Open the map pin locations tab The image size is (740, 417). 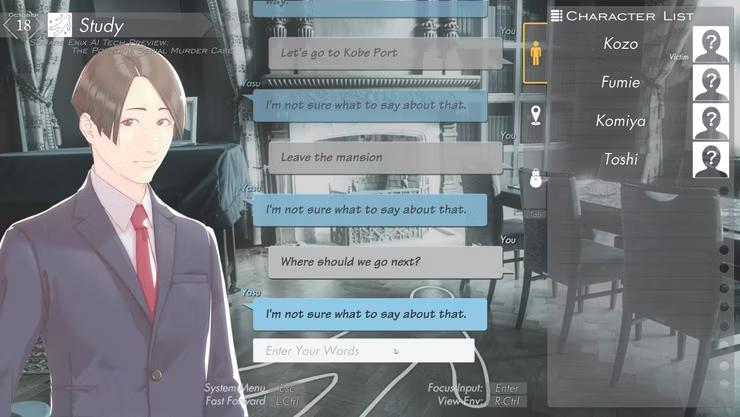tap(535, 116)
